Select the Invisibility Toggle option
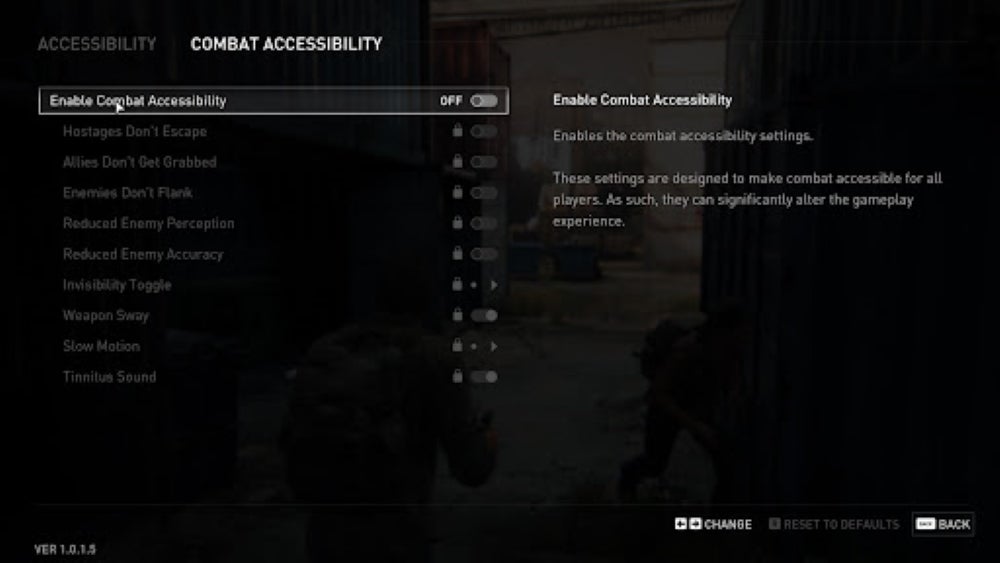 117,285
